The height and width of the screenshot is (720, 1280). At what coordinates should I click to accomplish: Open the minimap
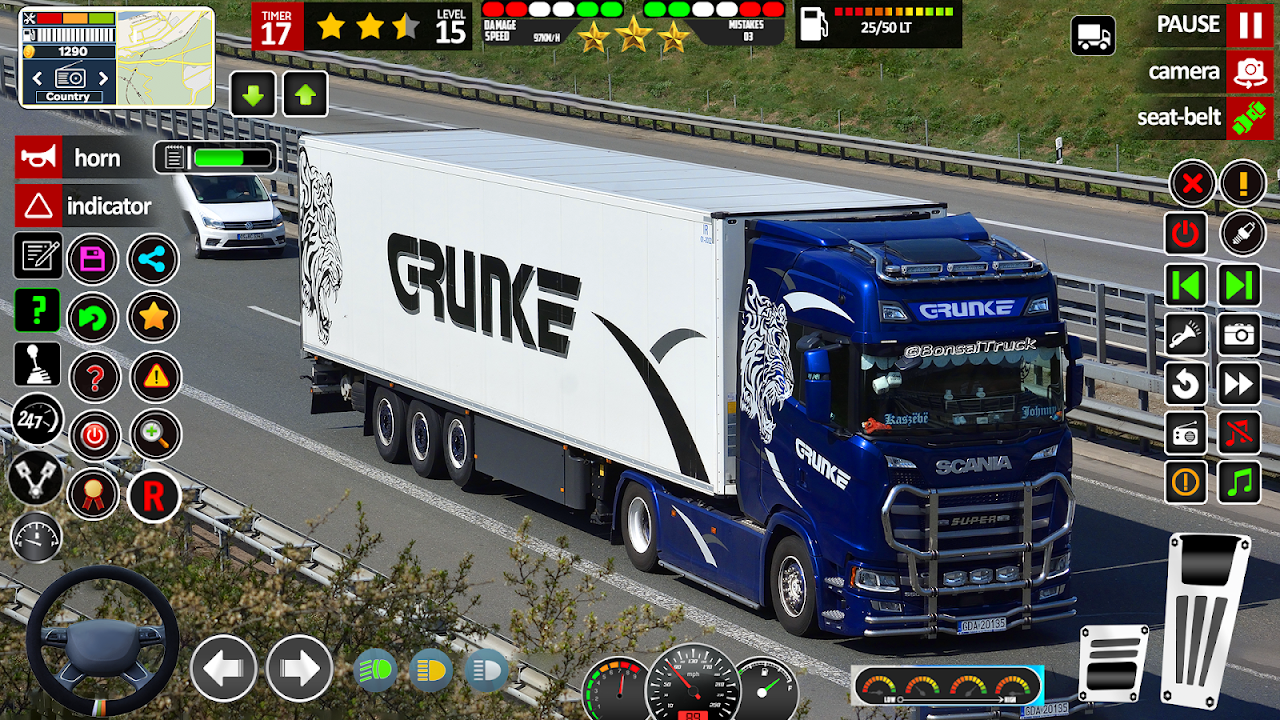tap(165, 57)
